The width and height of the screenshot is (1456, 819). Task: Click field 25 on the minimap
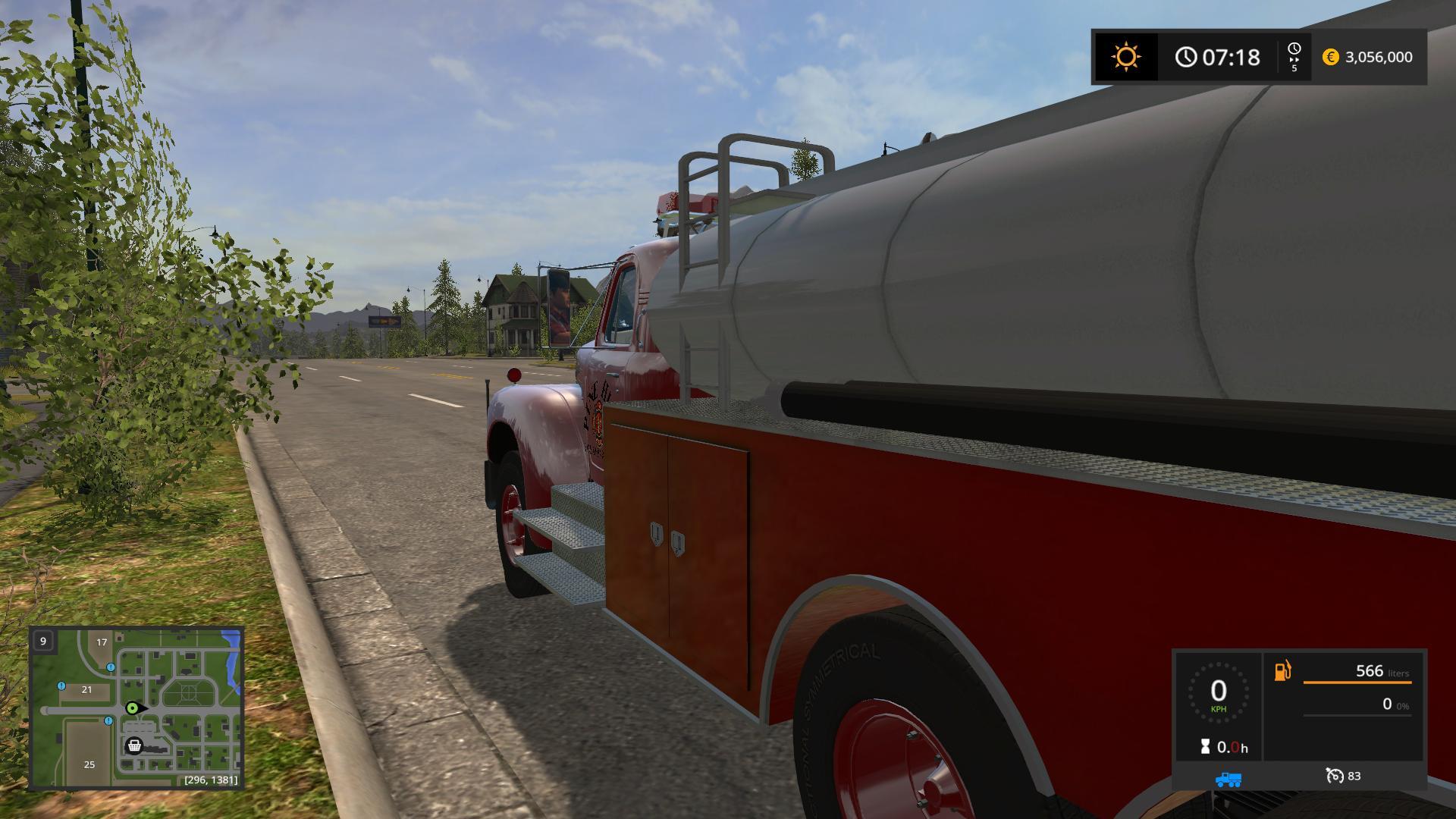click(x=89, y=764)
